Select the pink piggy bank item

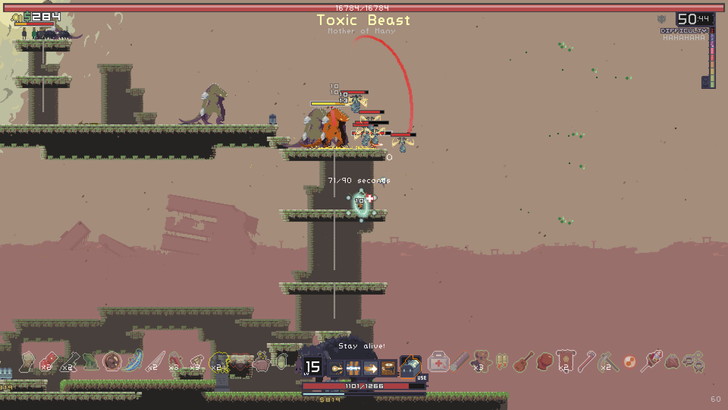260,360
